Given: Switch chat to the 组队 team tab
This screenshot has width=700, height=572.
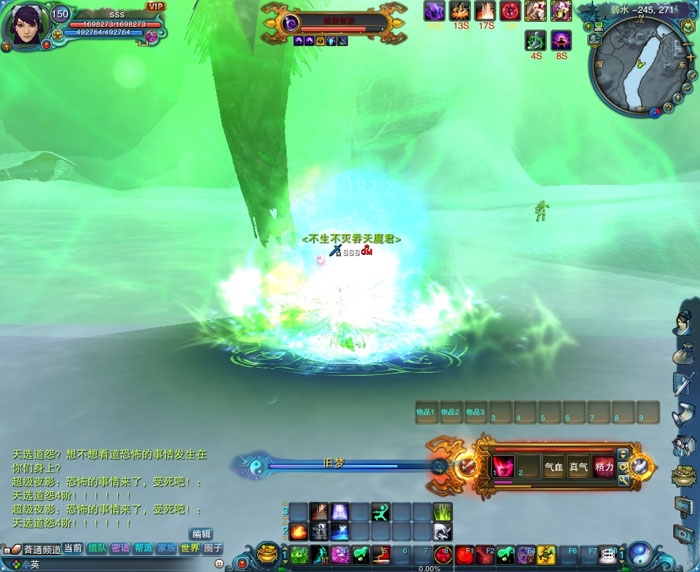Looking at the screenshot, I should click(x=97, y=548).
